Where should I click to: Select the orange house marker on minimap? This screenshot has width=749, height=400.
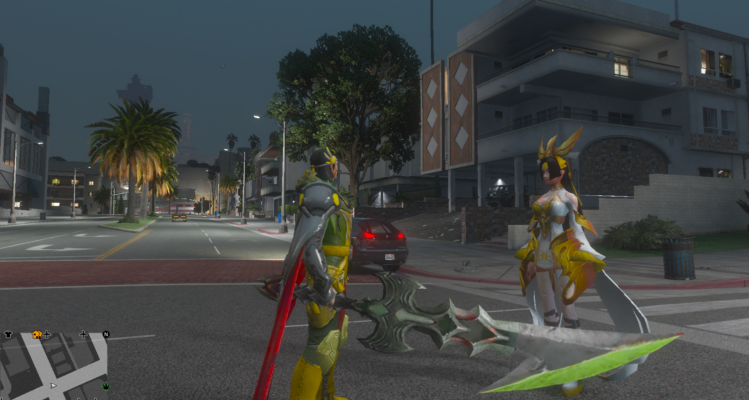(x=37, y=335)
